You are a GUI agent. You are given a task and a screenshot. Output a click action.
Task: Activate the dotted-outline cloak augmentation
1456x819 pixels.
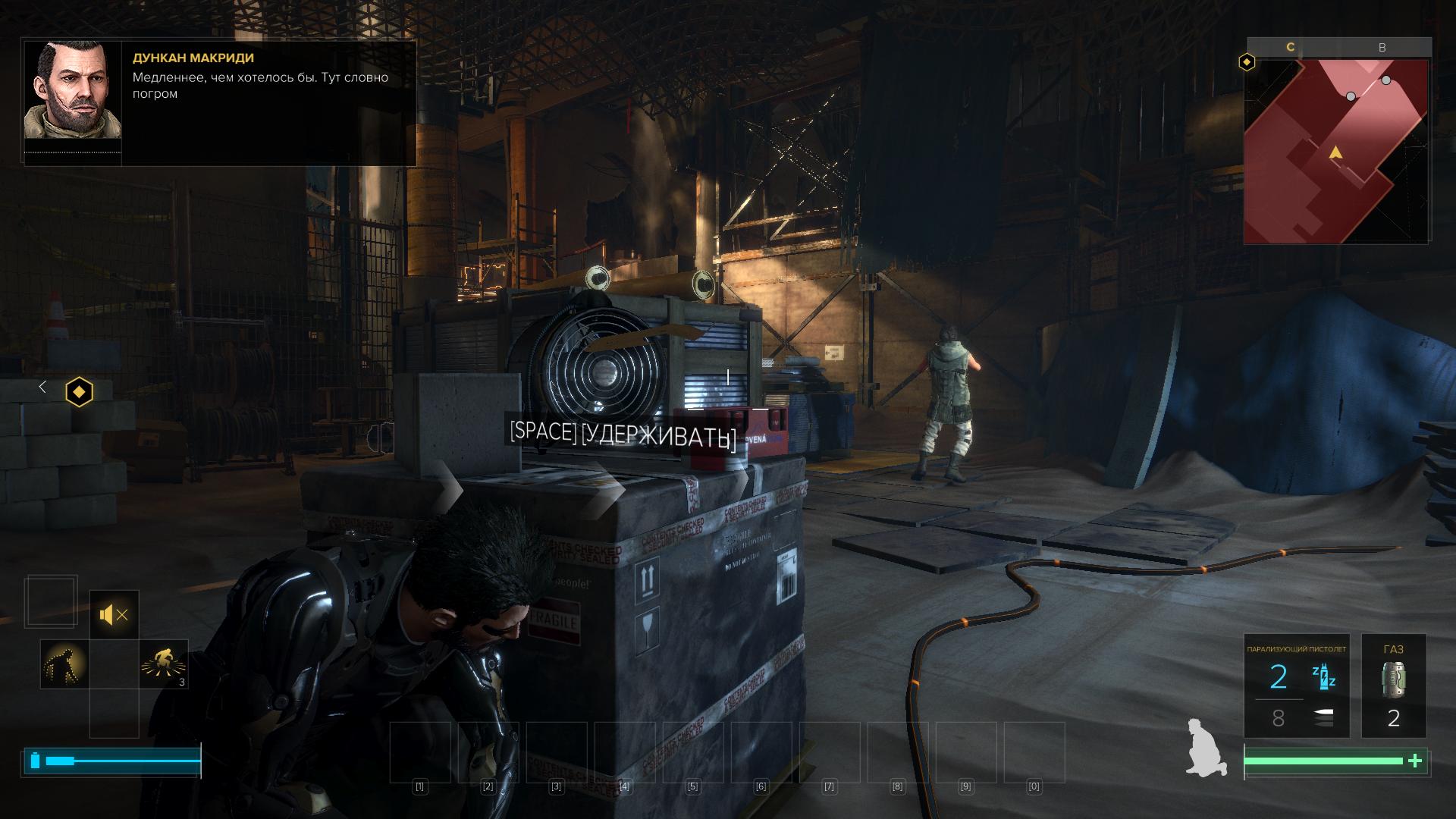pyautogui.click(x=64, y=664)
